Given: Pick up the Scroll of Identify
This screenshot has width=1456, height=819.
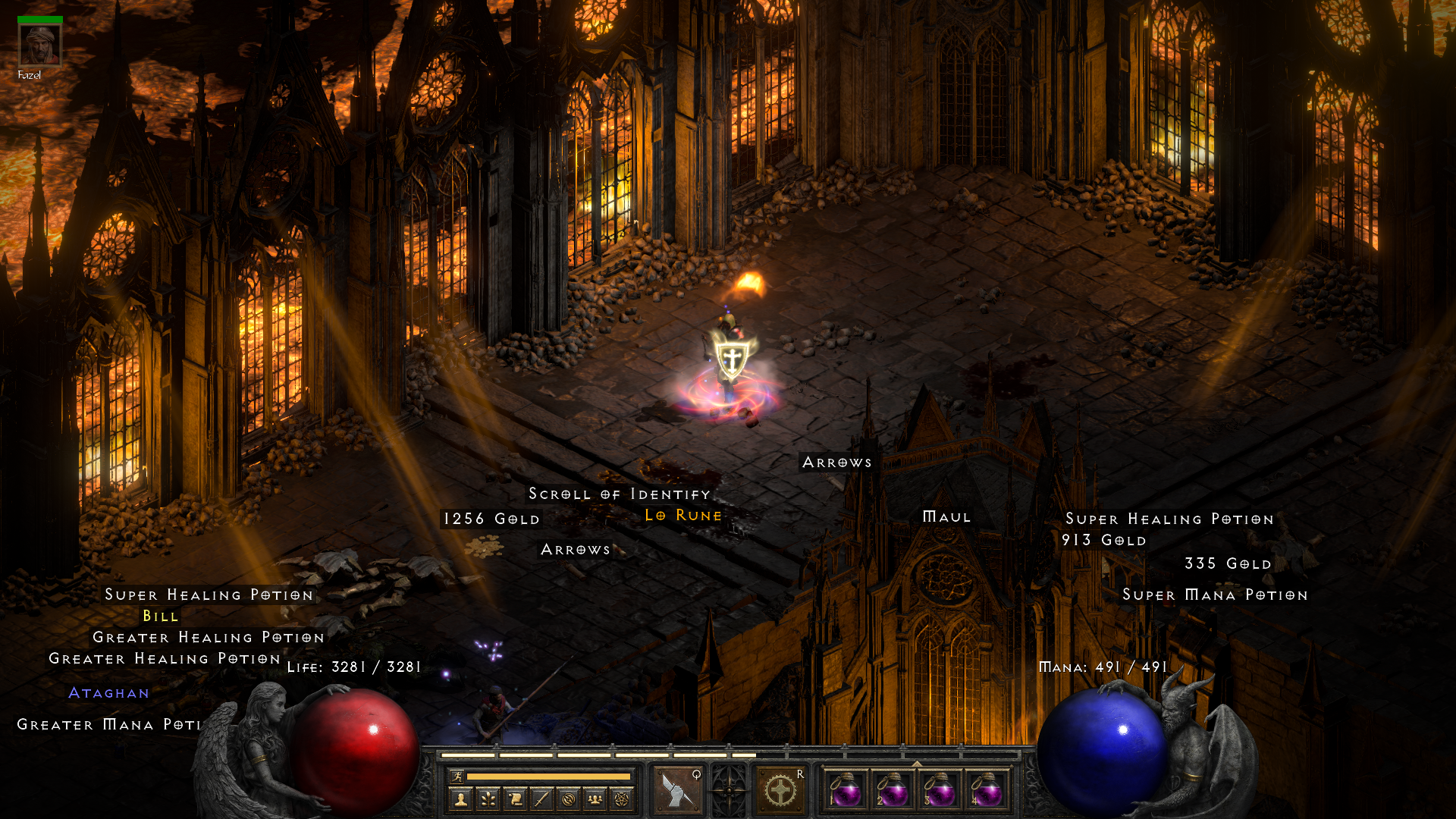Looking at the screenshot, I should coord(619,494).
